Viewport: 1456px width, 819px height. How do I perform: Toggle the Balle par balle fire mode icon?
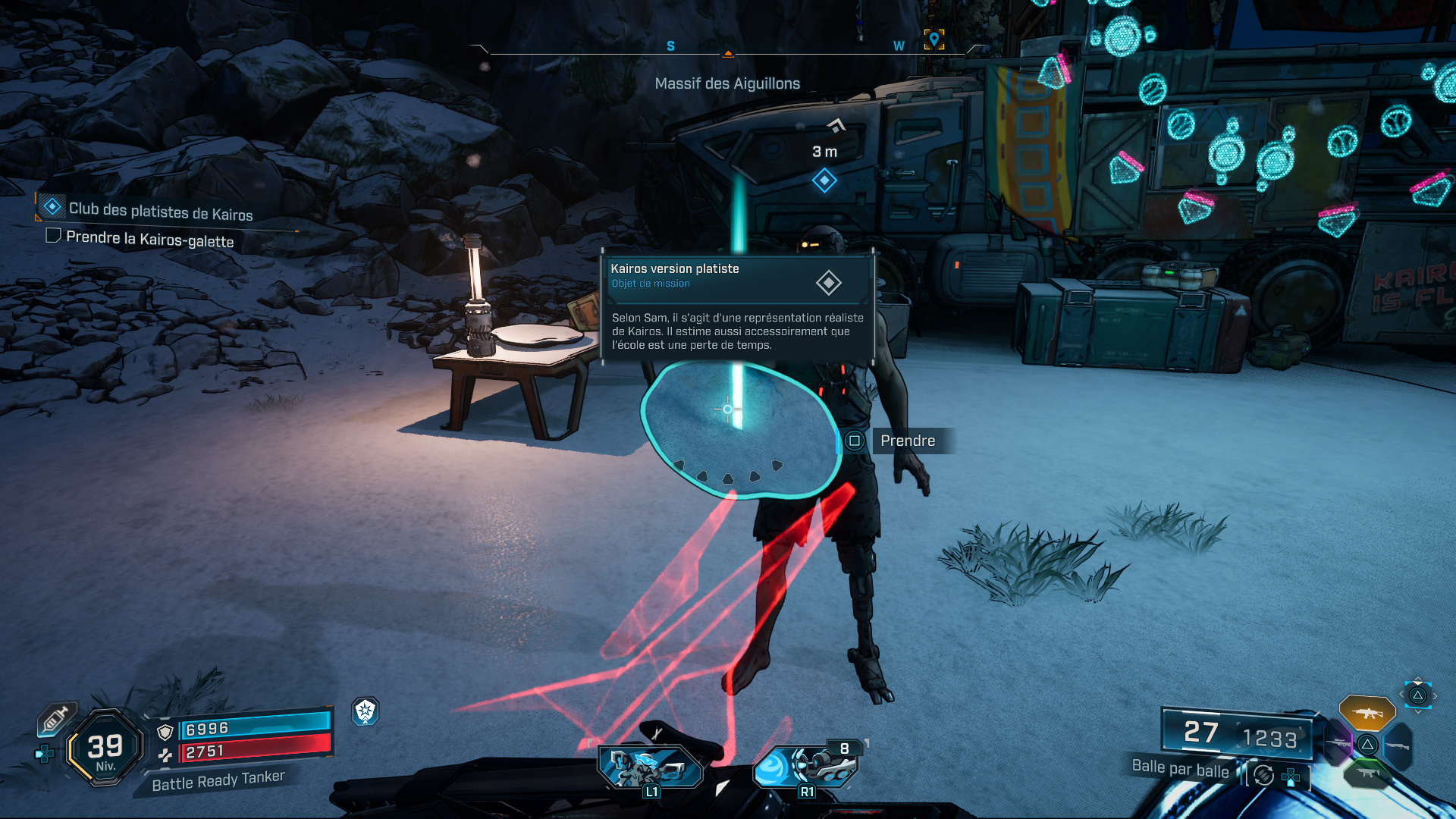[x=1263, y=775]
